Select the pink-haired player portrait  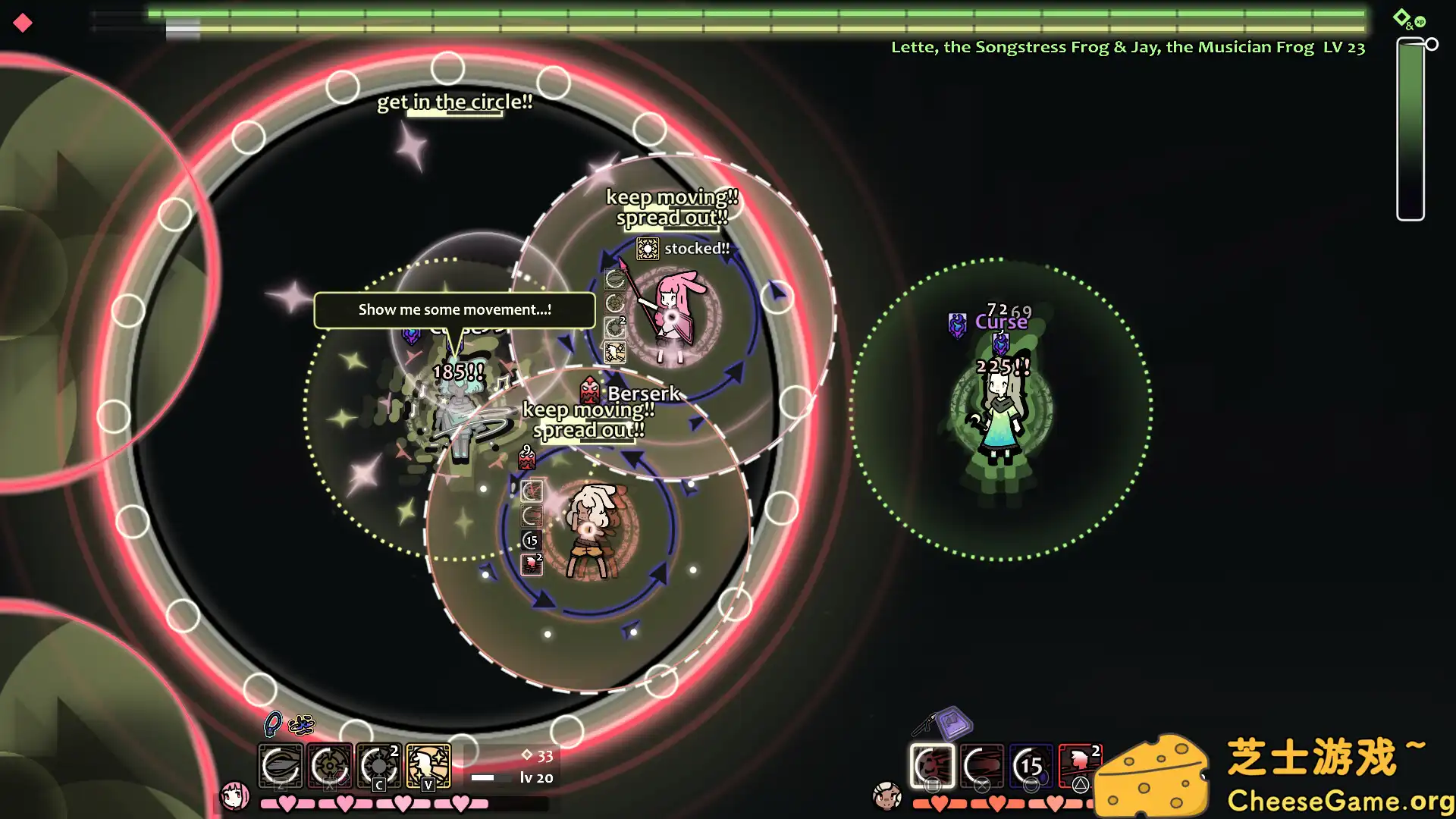[234, 796]
